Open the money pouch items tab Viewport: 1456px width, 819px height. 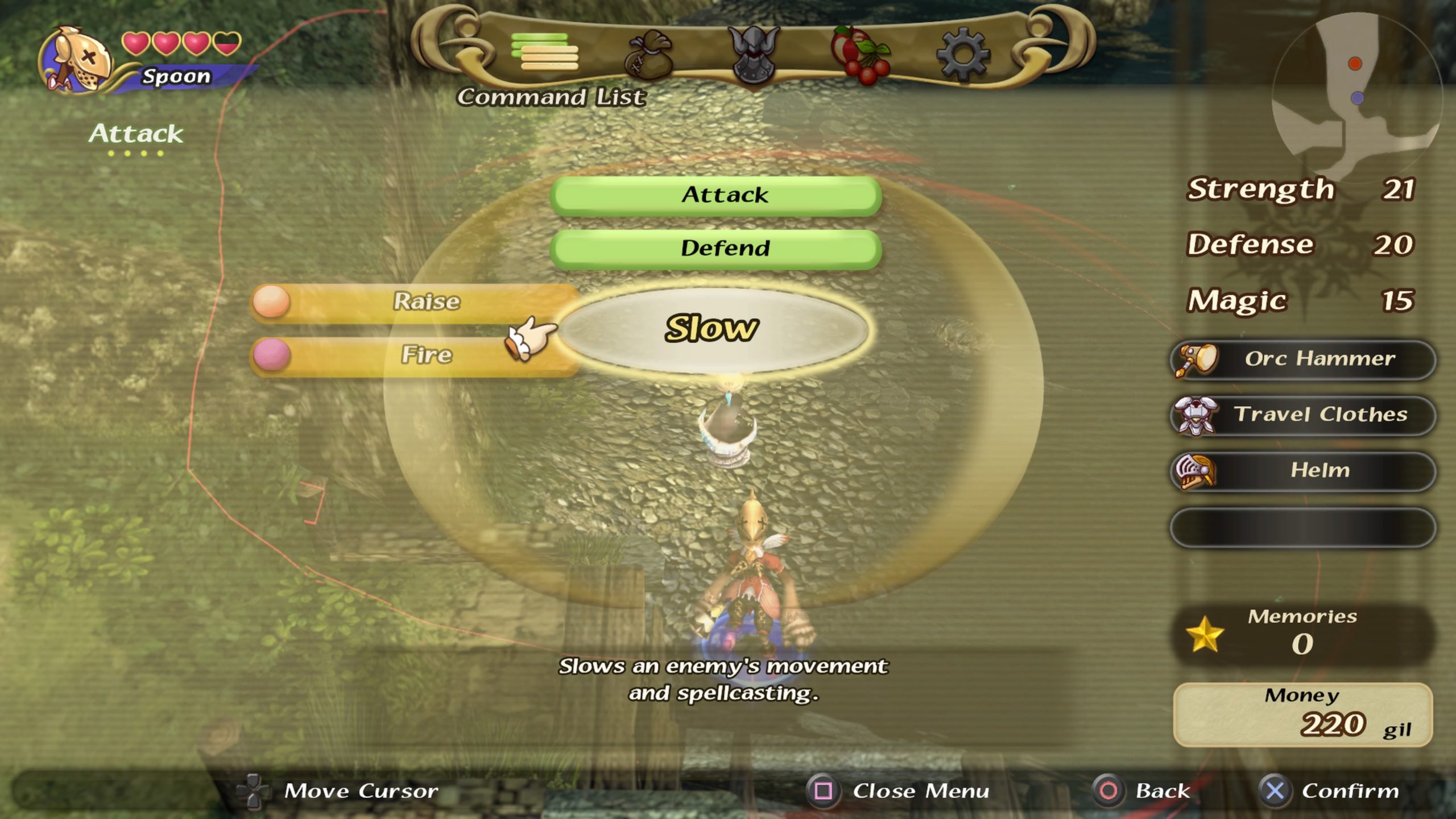point(648,55)
